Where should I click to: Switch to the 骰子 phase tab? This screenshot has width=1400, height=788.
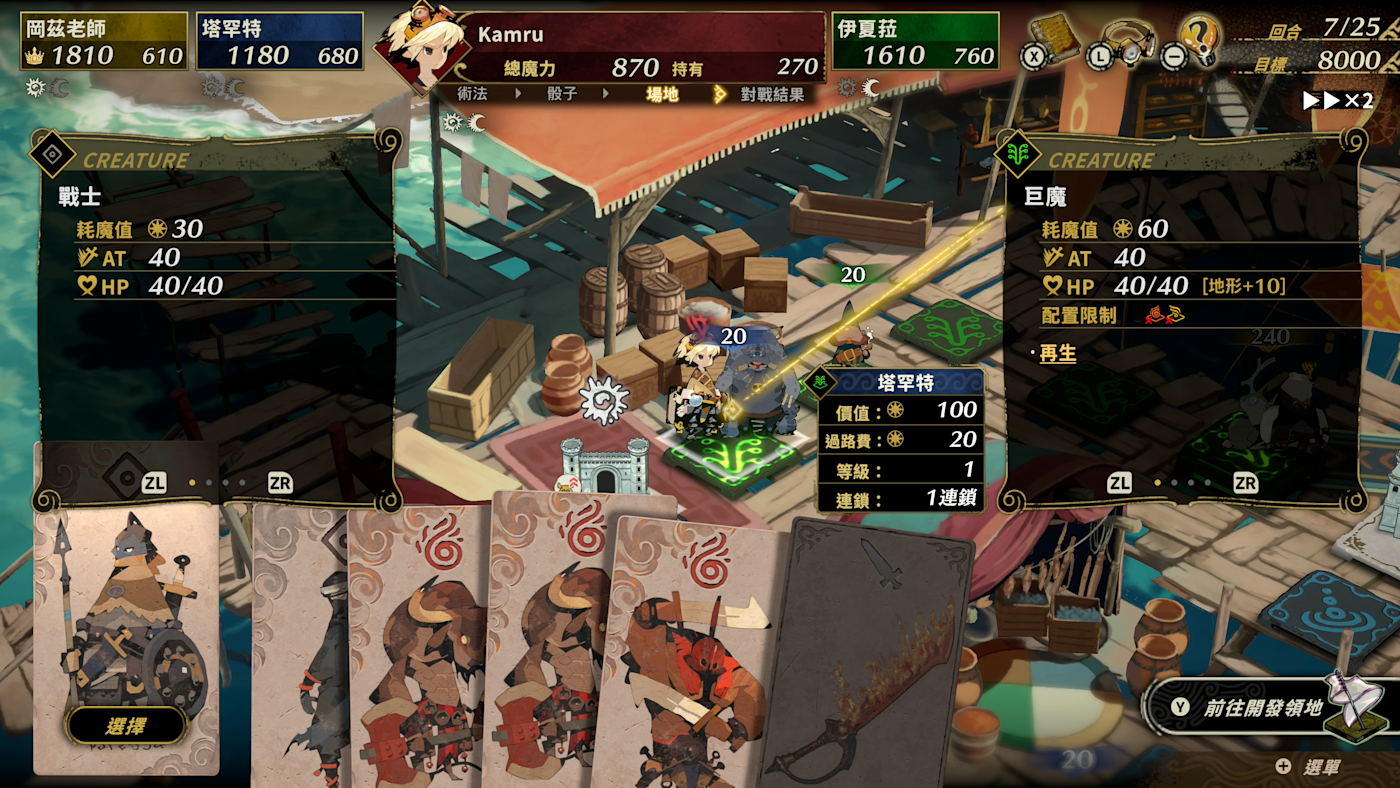tap(562, 94)
